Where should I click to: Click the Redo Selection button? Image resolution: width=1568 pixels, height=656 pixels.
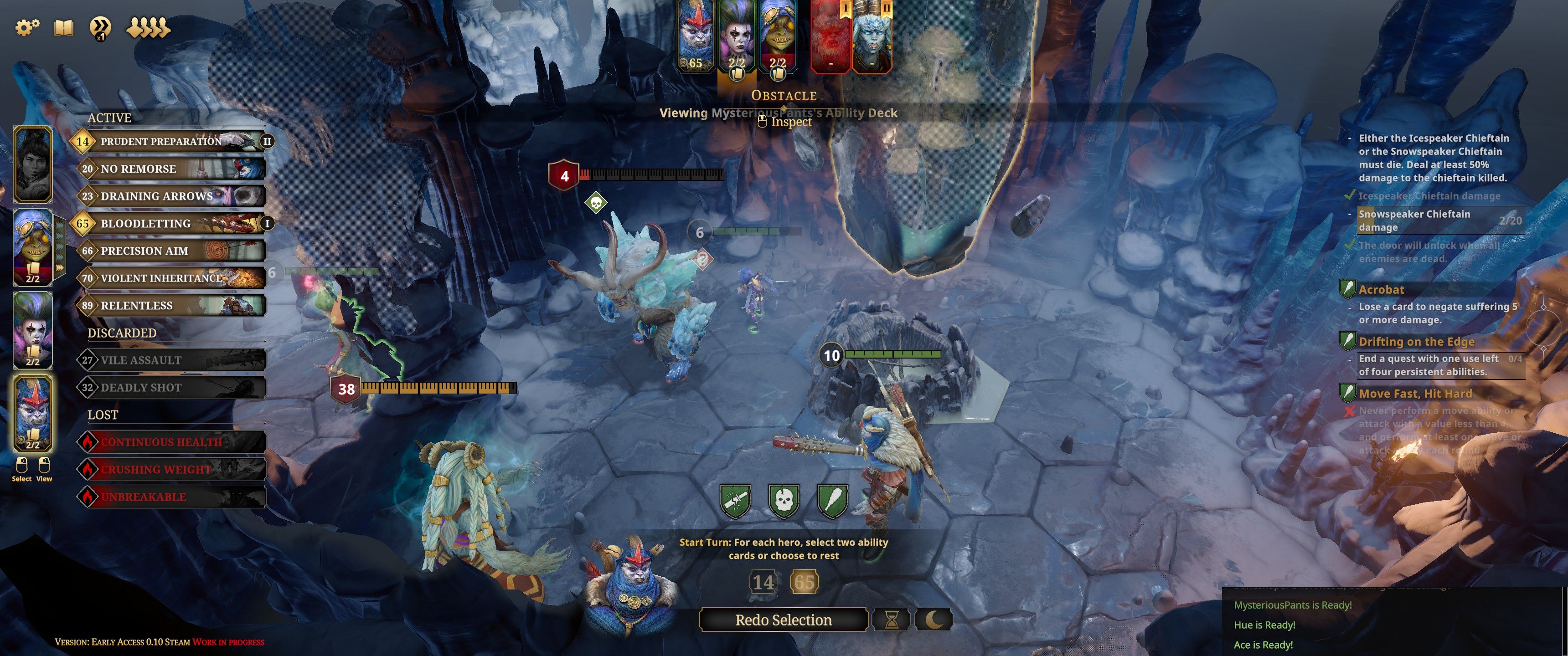point(783,620)
